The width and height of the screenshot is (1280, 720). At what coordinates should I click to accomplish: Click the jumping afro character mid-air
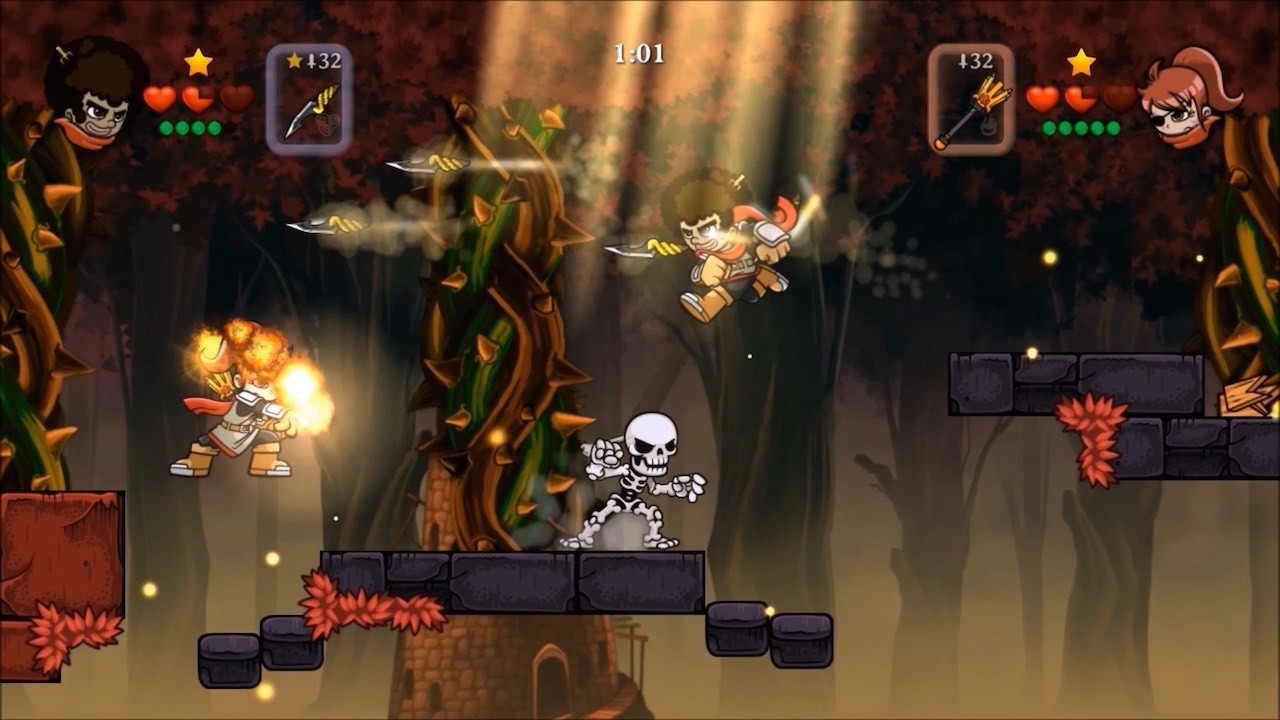(730, 250)
